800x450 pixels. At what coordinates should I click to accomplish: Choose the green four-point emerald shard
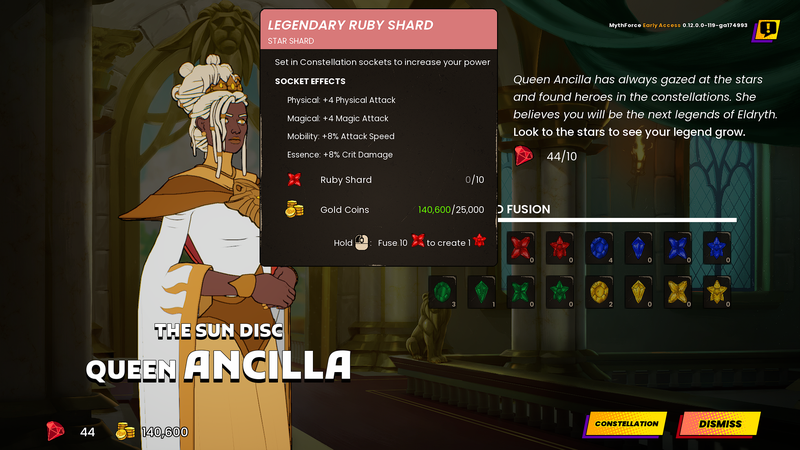[522, 291]
